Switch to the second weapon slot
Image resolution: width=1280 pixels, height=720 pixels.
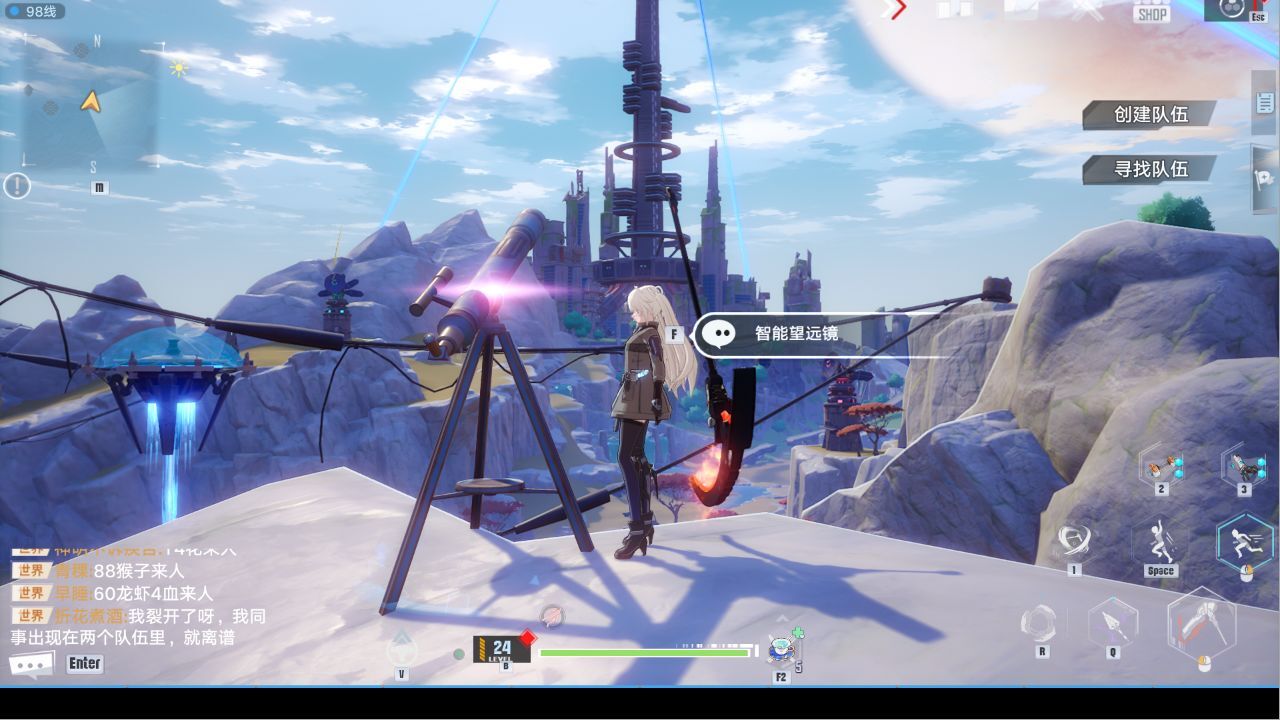click(1161, 467)
